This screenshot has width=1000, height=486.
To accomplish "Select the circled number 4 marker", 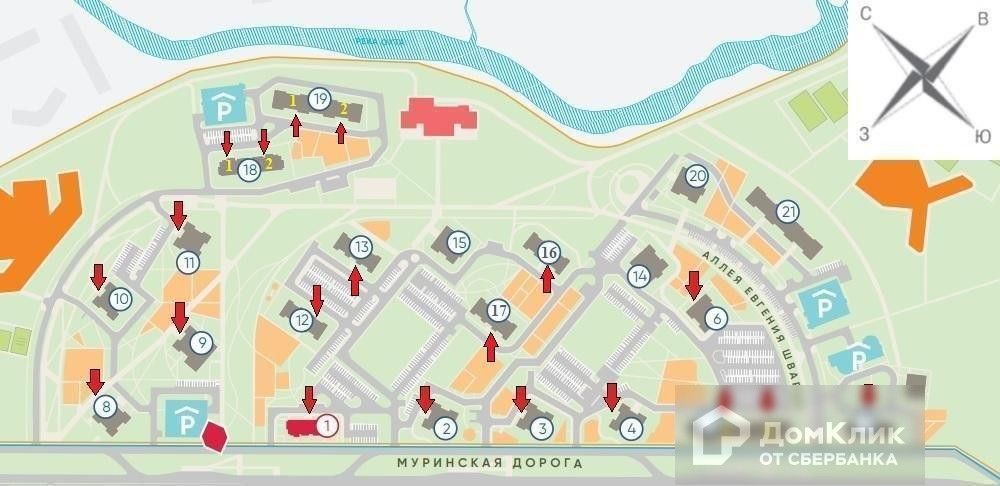I will click(630, 429).
